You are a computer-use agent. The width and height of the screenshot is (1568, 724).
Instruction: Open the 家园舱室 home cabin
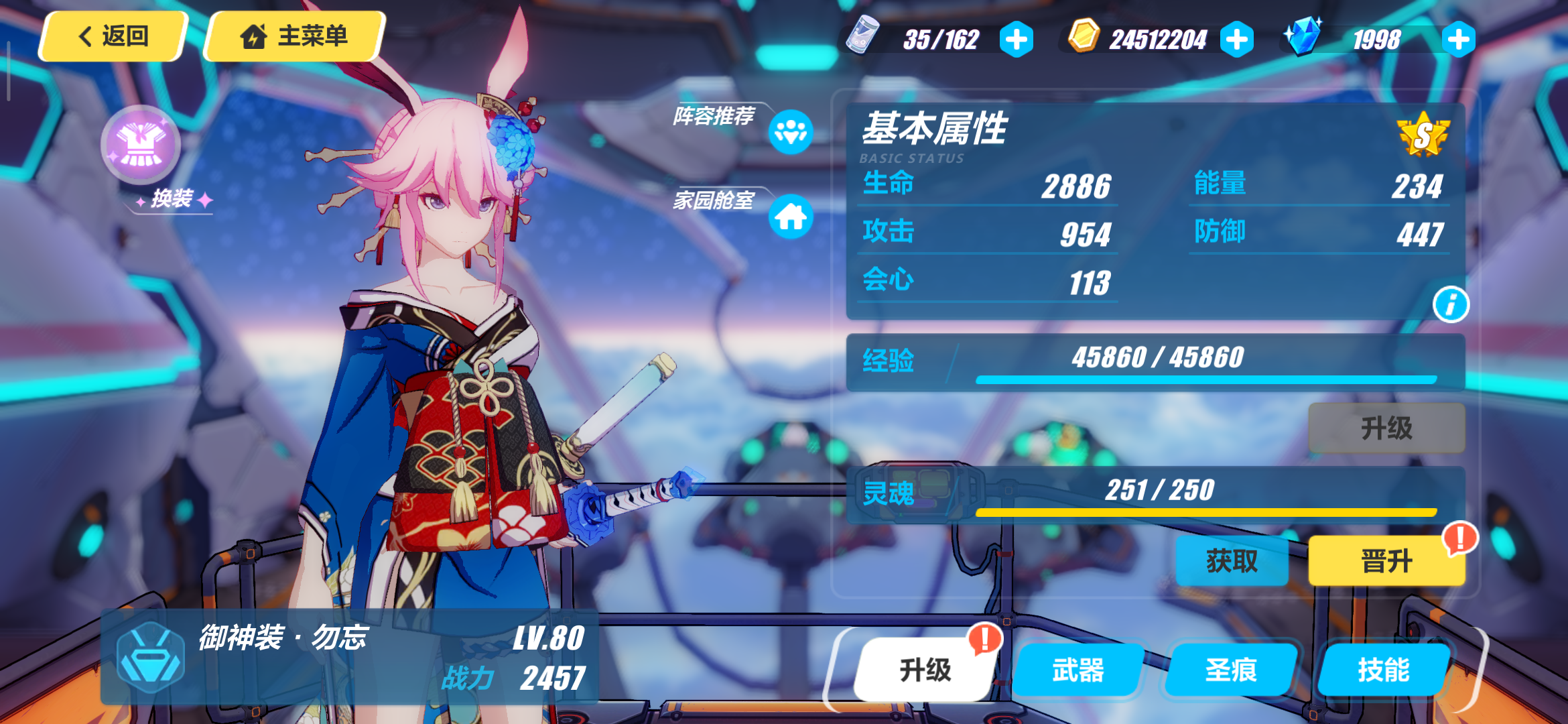coord(792,217)
